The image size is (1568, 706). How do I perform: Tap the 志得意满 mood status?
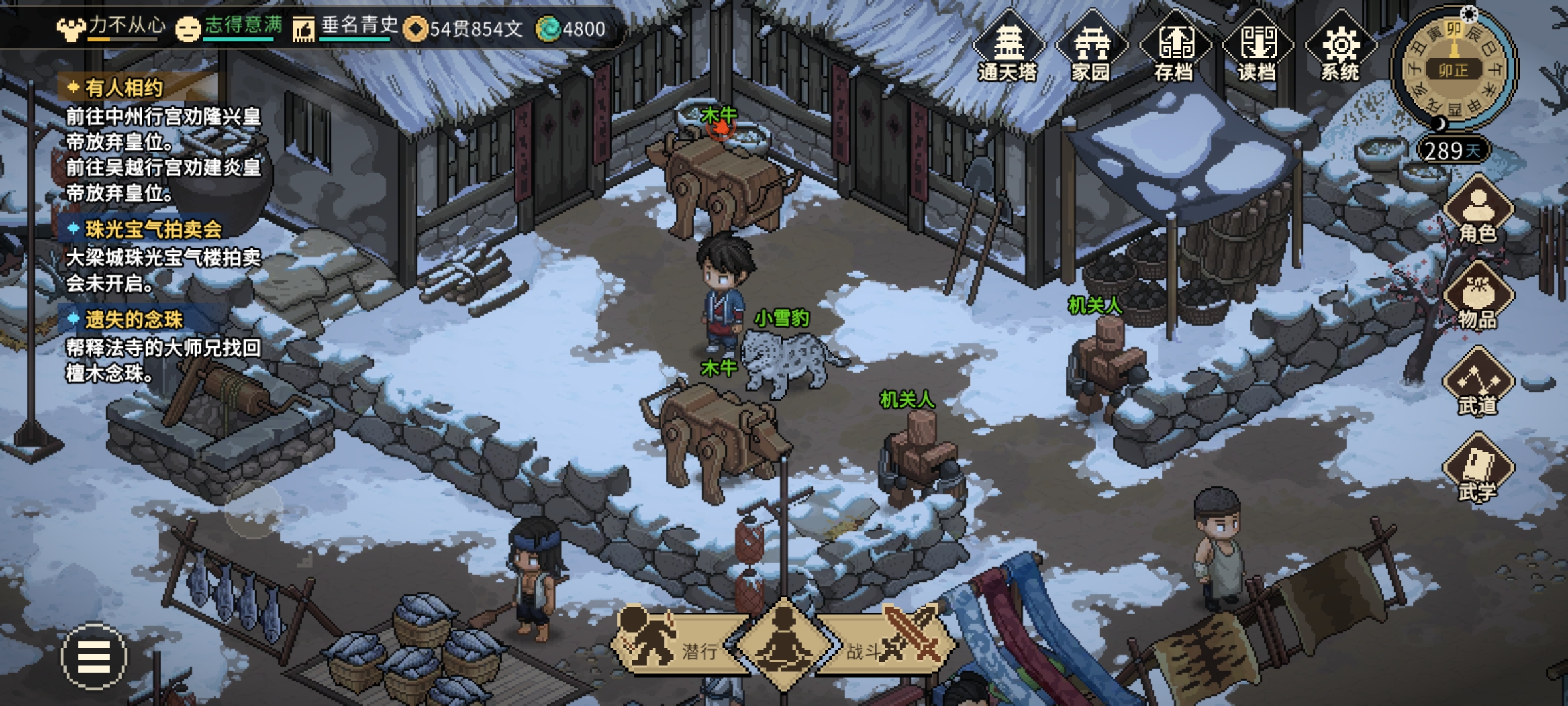pyautogui.click(x=230, y=27)
